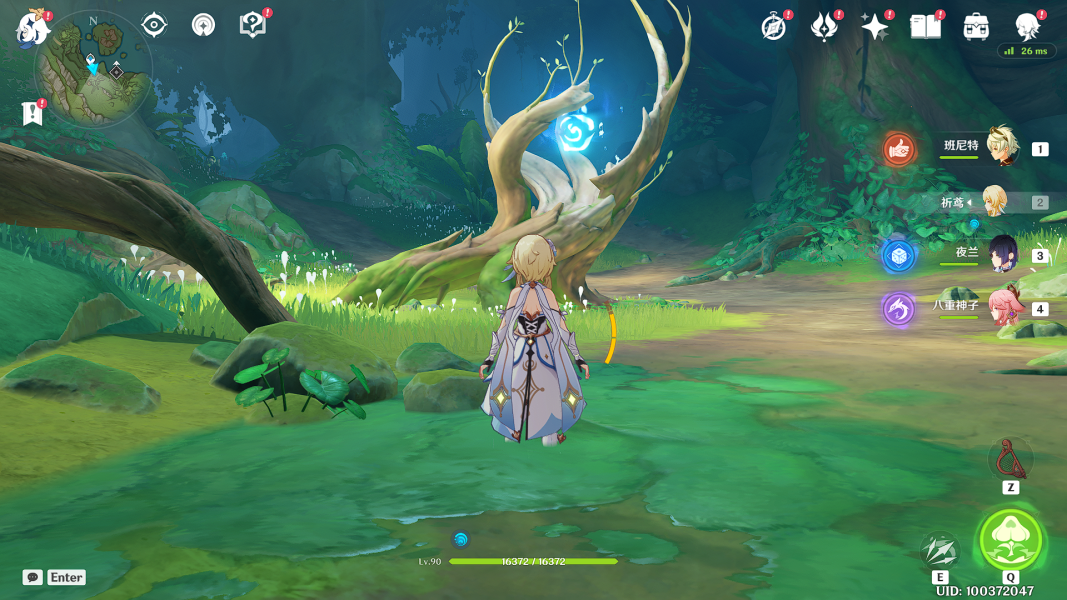The image size is (1067, 600).
Task: Open the winged battle pass icon
Action: click(824, 27)
